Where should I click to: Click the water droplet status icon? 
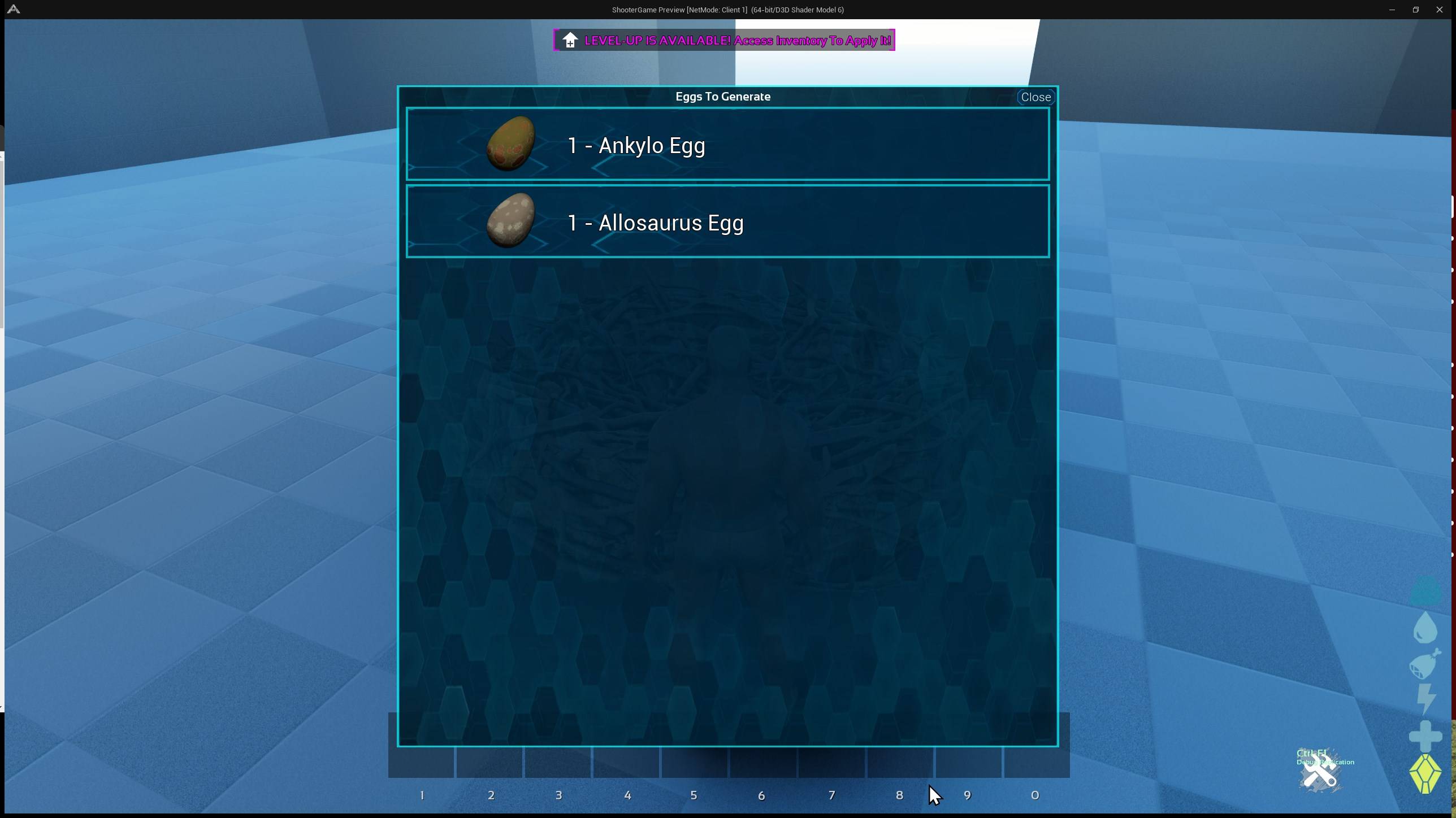(x=1425, y=628)
